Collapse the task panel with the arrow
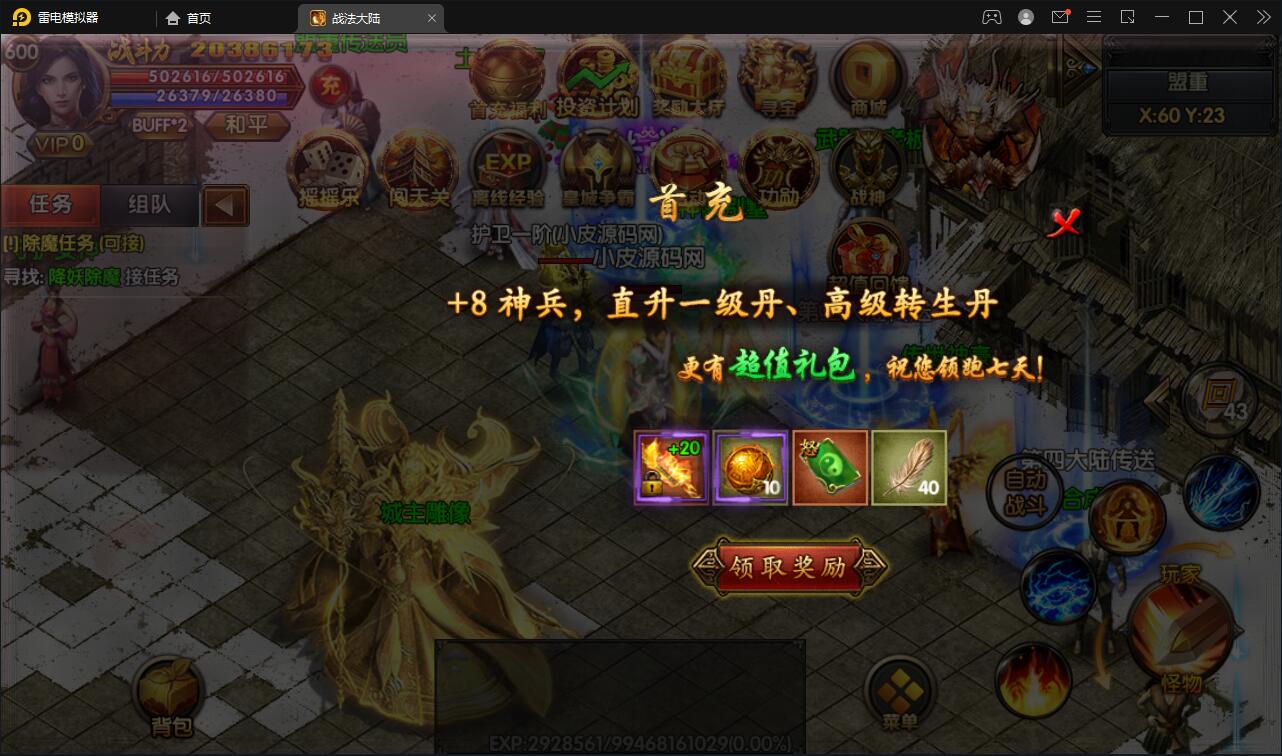Screen dimensions: 1282x756 pos(225,205)
